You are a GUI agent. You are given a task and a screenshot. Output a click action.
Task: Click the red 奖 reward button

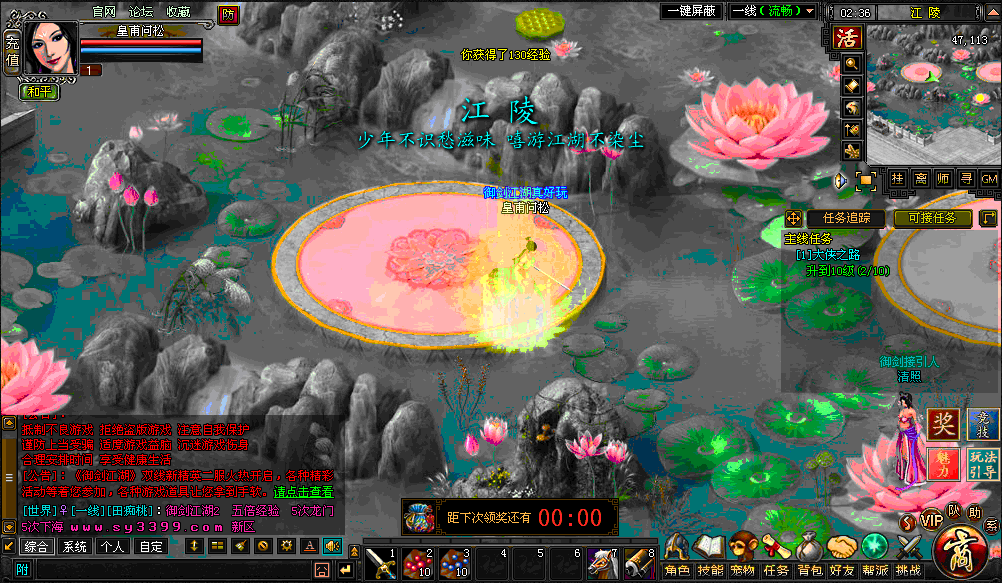click(x=943, y=424)
